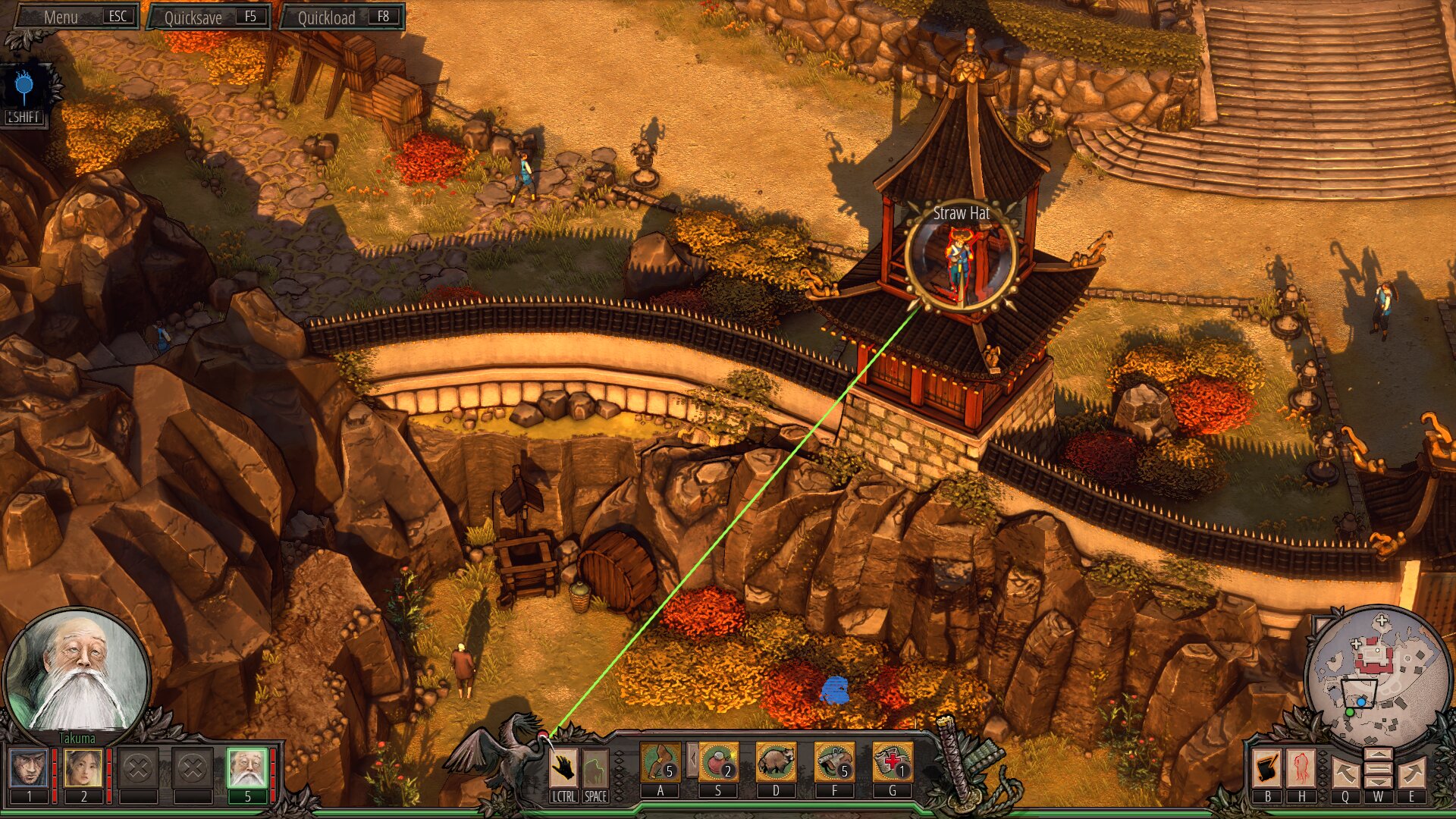Viewport: 1456px width, 819px height.
Task: Select the first character portrait, slot 1
Action: point(30,768)
